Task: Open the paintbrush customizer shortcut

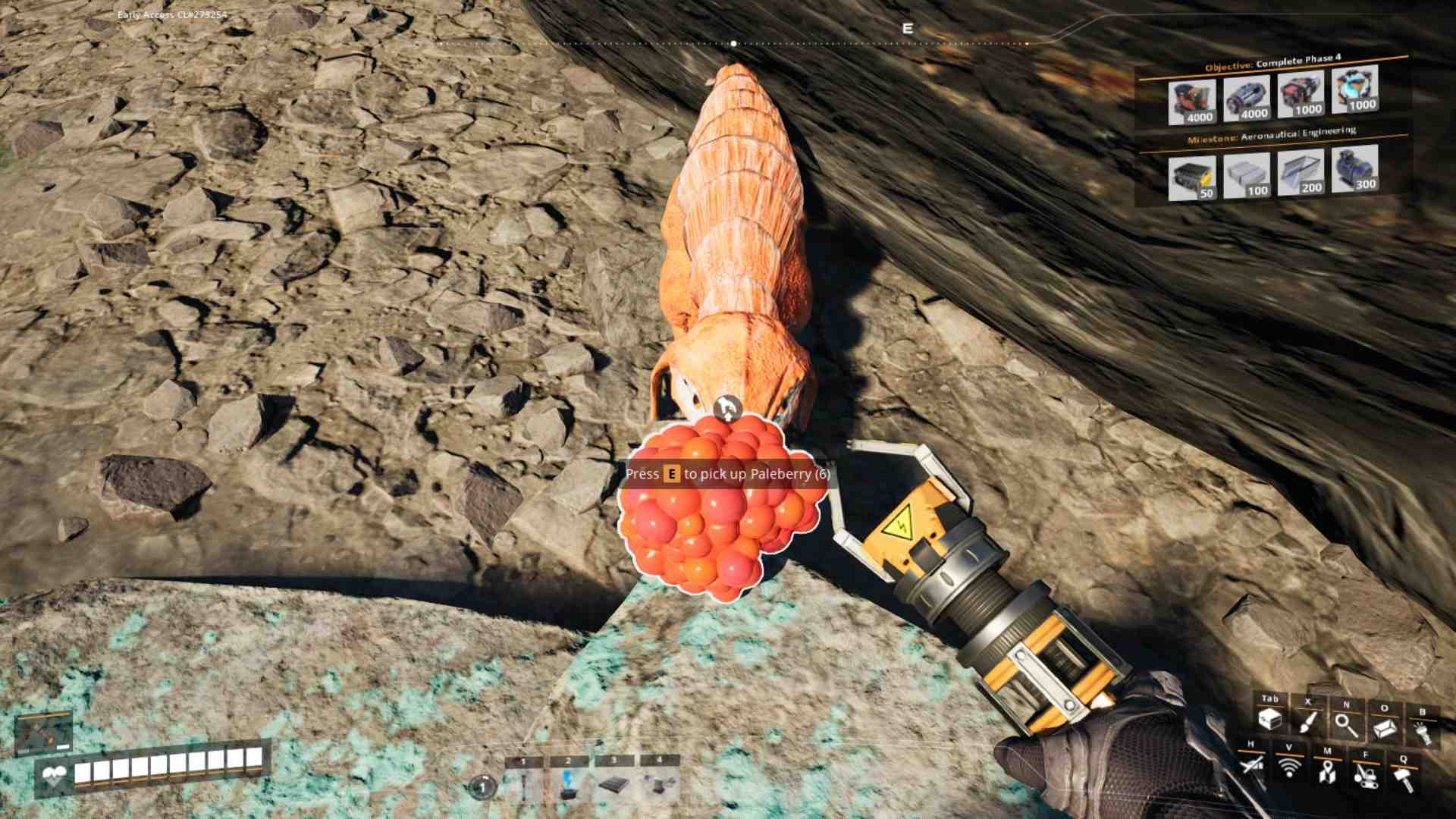Action: pos(1307,722)
